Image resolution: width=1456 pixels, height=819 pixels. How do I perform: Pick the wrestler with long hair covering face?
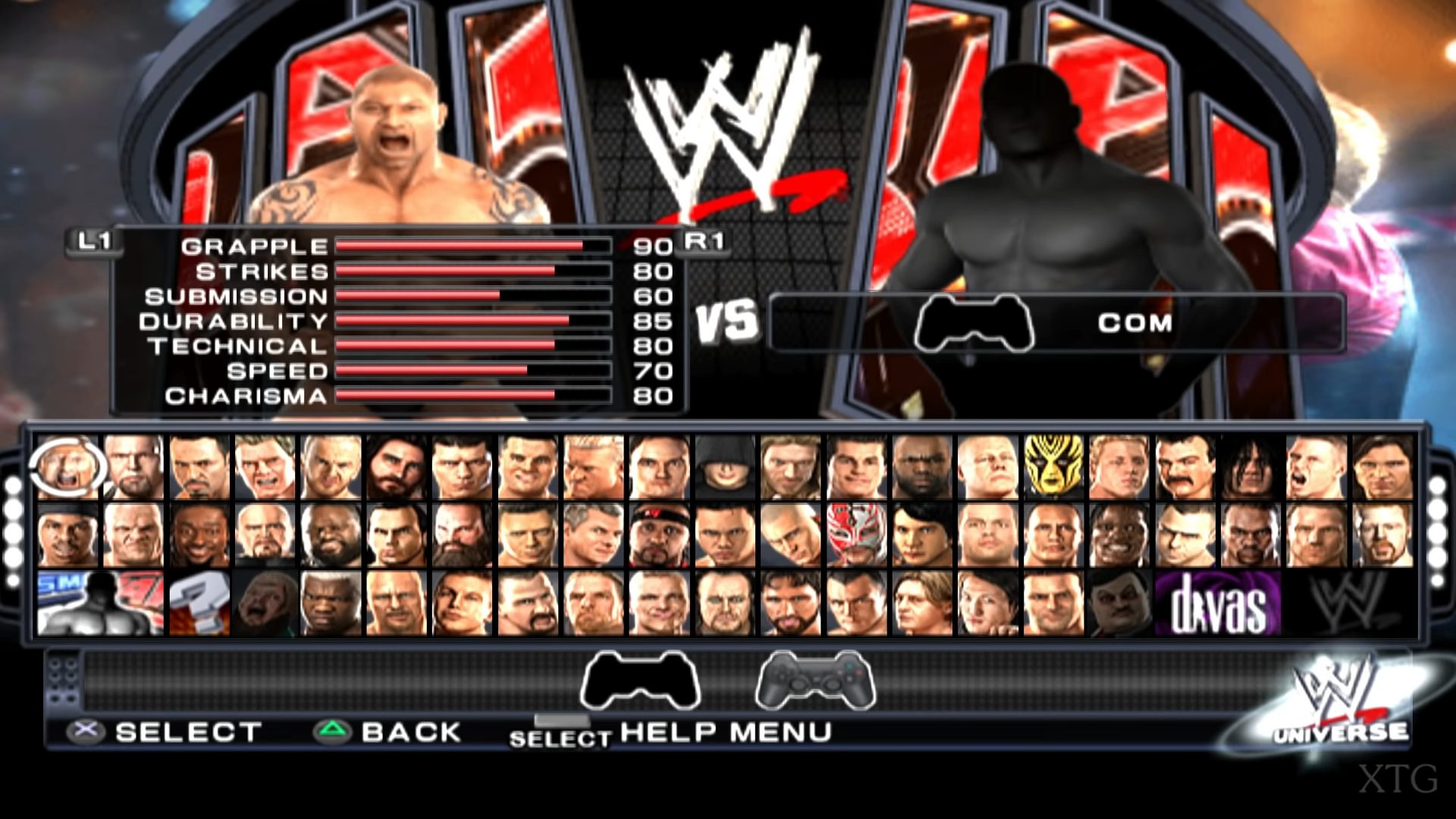(x=1250, y=467)
